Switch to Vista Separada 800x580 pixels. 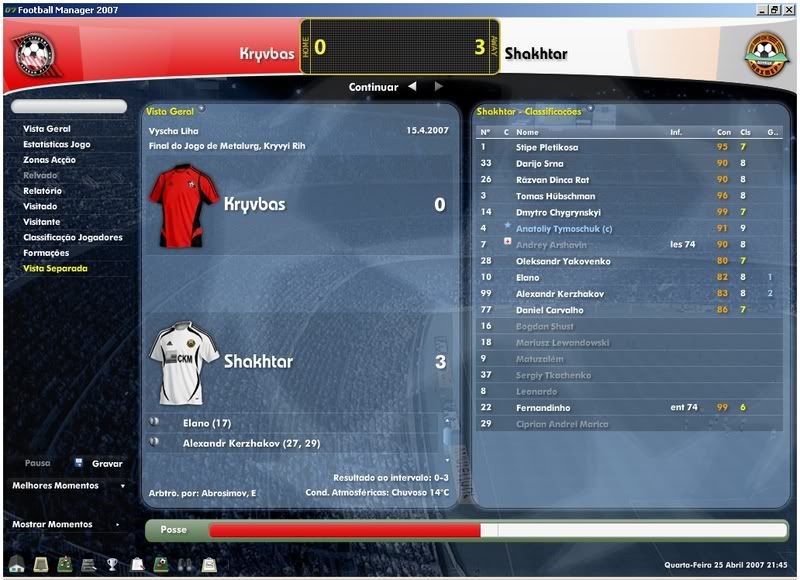click(55, 268)
